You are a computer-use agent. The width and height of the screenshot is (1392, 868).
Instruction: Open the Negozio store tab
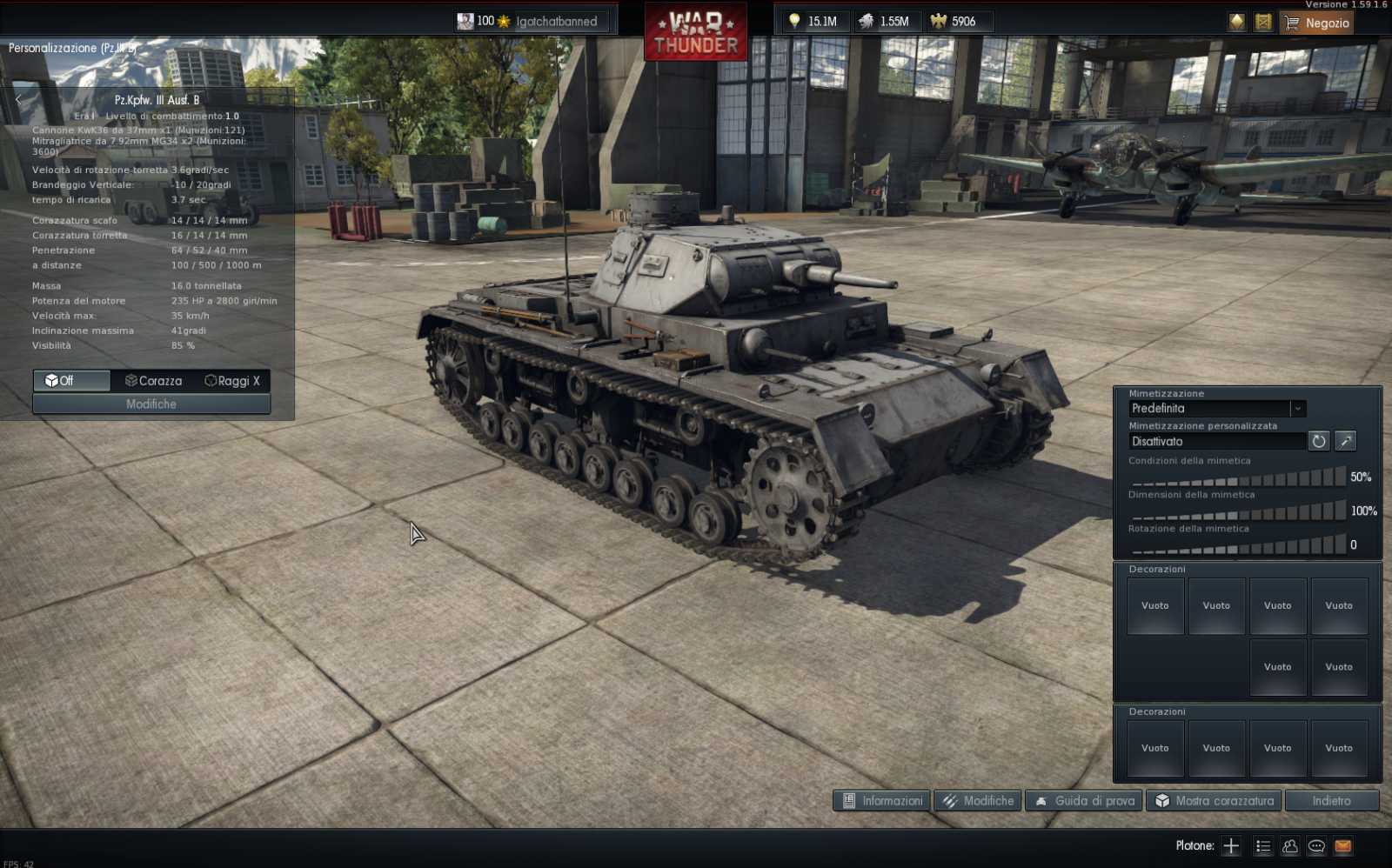pos(1316,23)
